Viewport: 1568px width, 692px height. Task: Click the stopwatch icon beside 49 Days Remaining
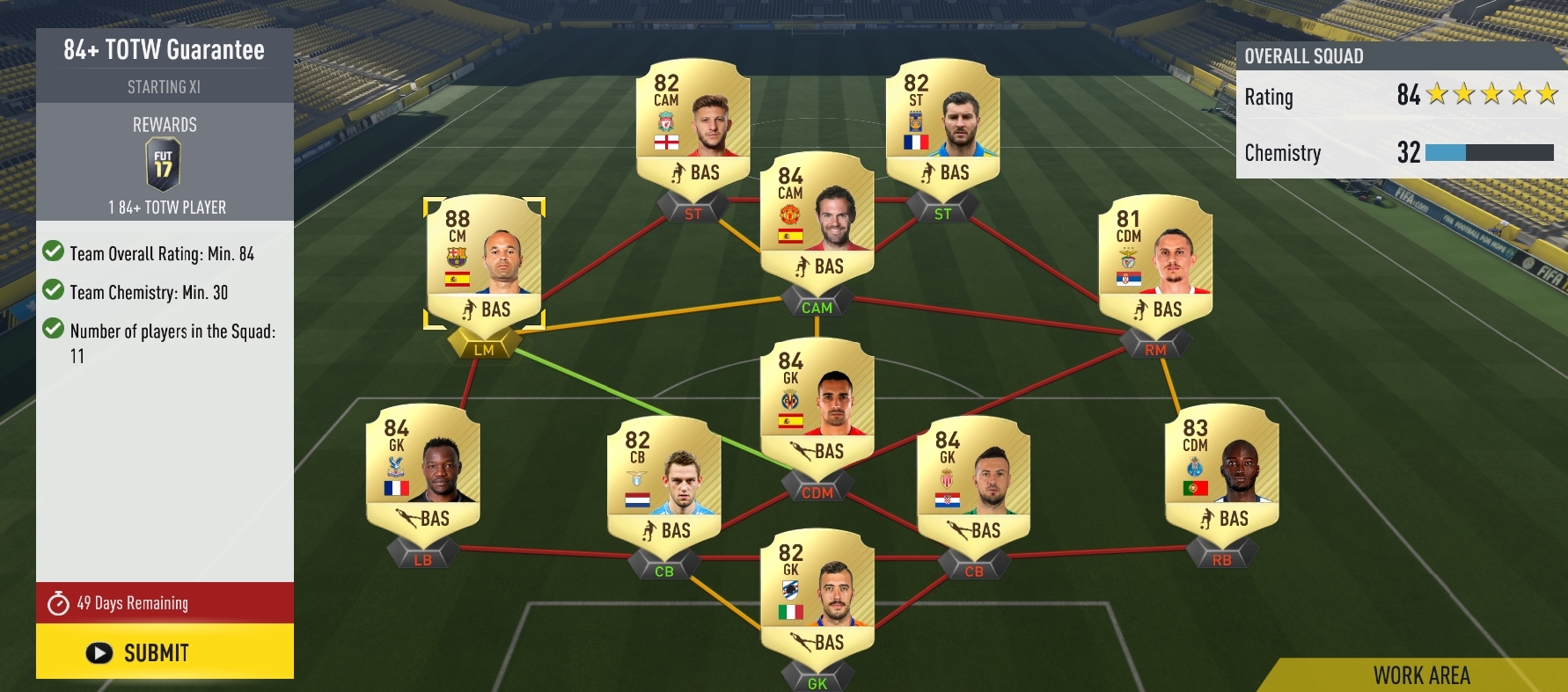click(x=58, y=603)
